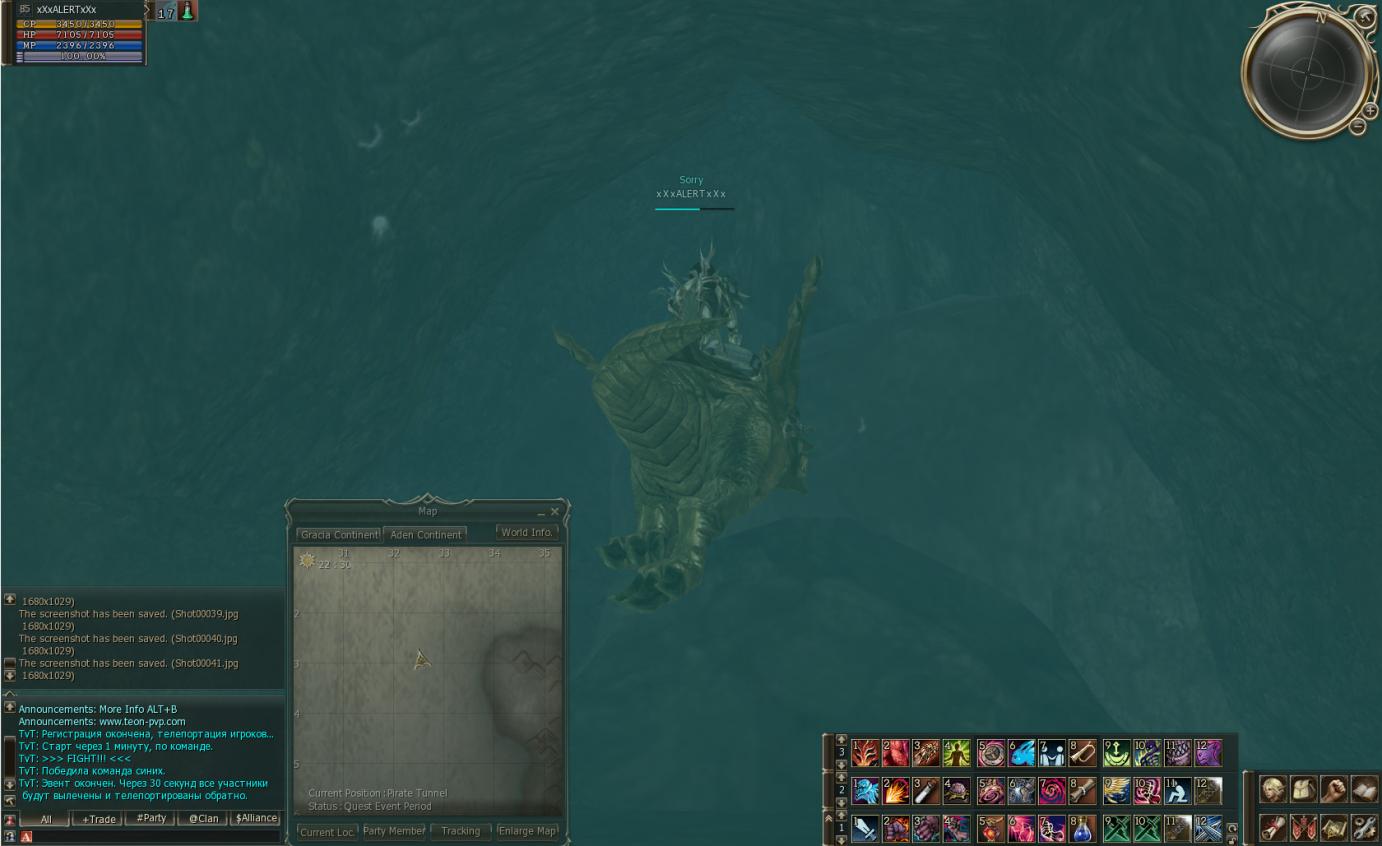Switch to the Gracia Continent tab
This screenshot has height=846, width=1382.
(x=339, y=535)
